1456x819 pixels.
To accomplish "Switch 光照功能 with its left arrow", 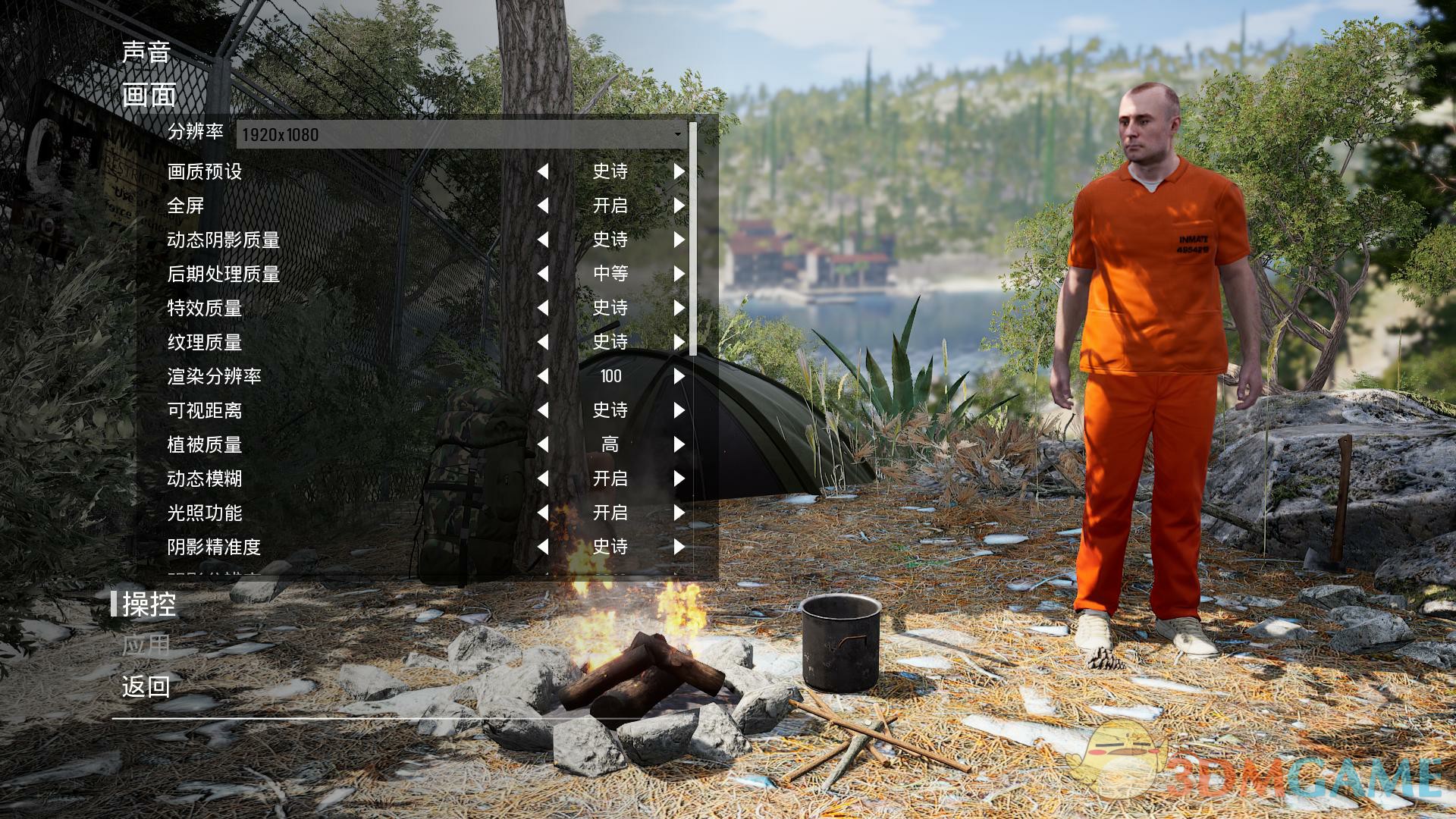I will coord(543,513).
